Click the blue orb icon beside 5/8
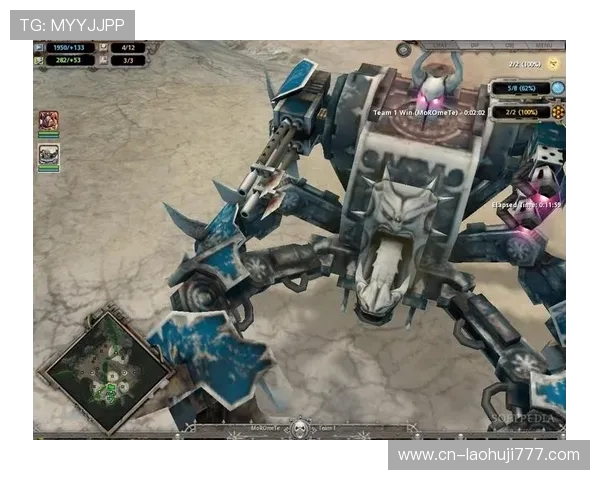This screenshot has height=480, width=600. [x=557, y=88]
